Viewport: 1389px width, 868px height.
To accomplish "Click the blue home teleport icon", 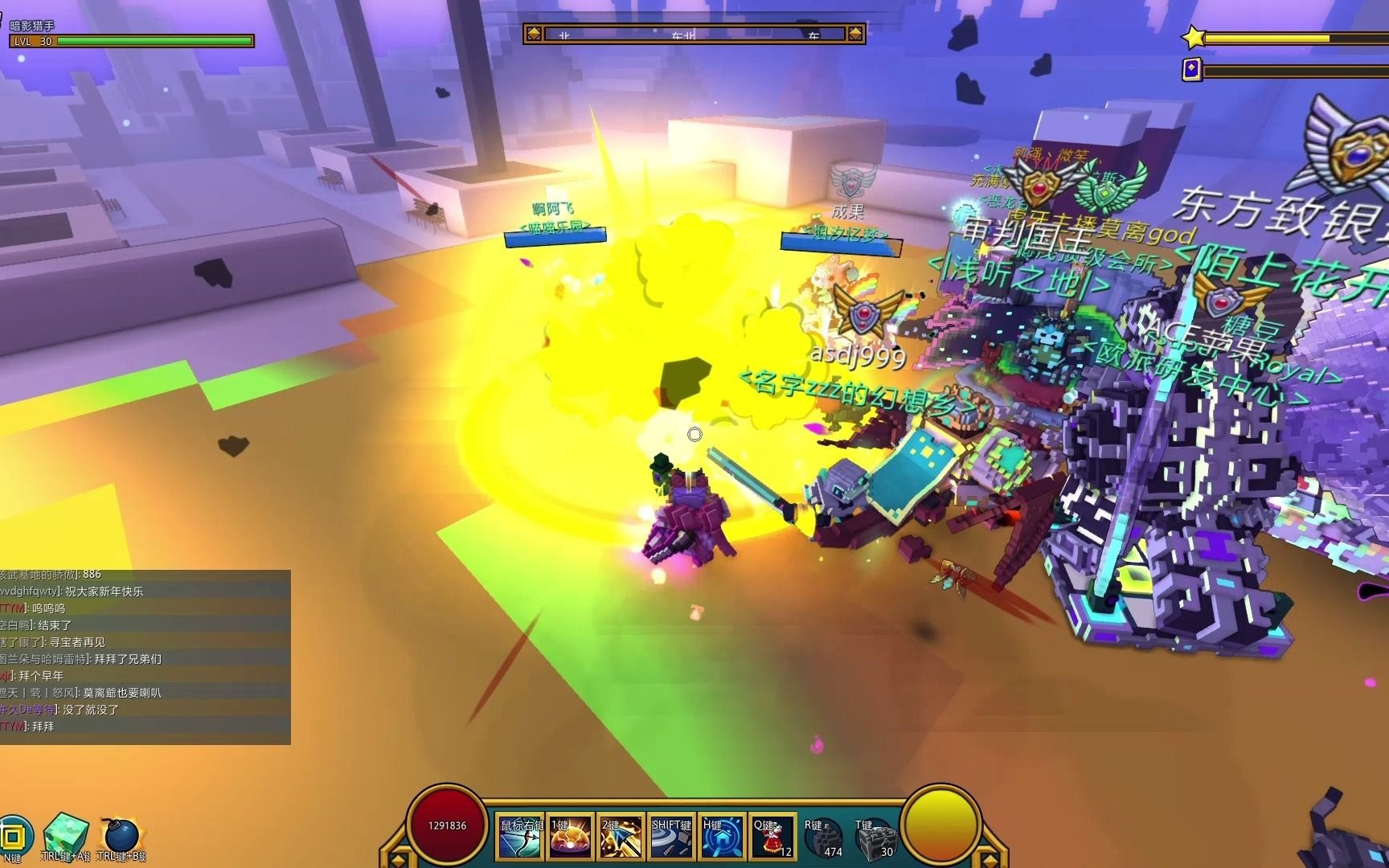I will coord(722,837).
